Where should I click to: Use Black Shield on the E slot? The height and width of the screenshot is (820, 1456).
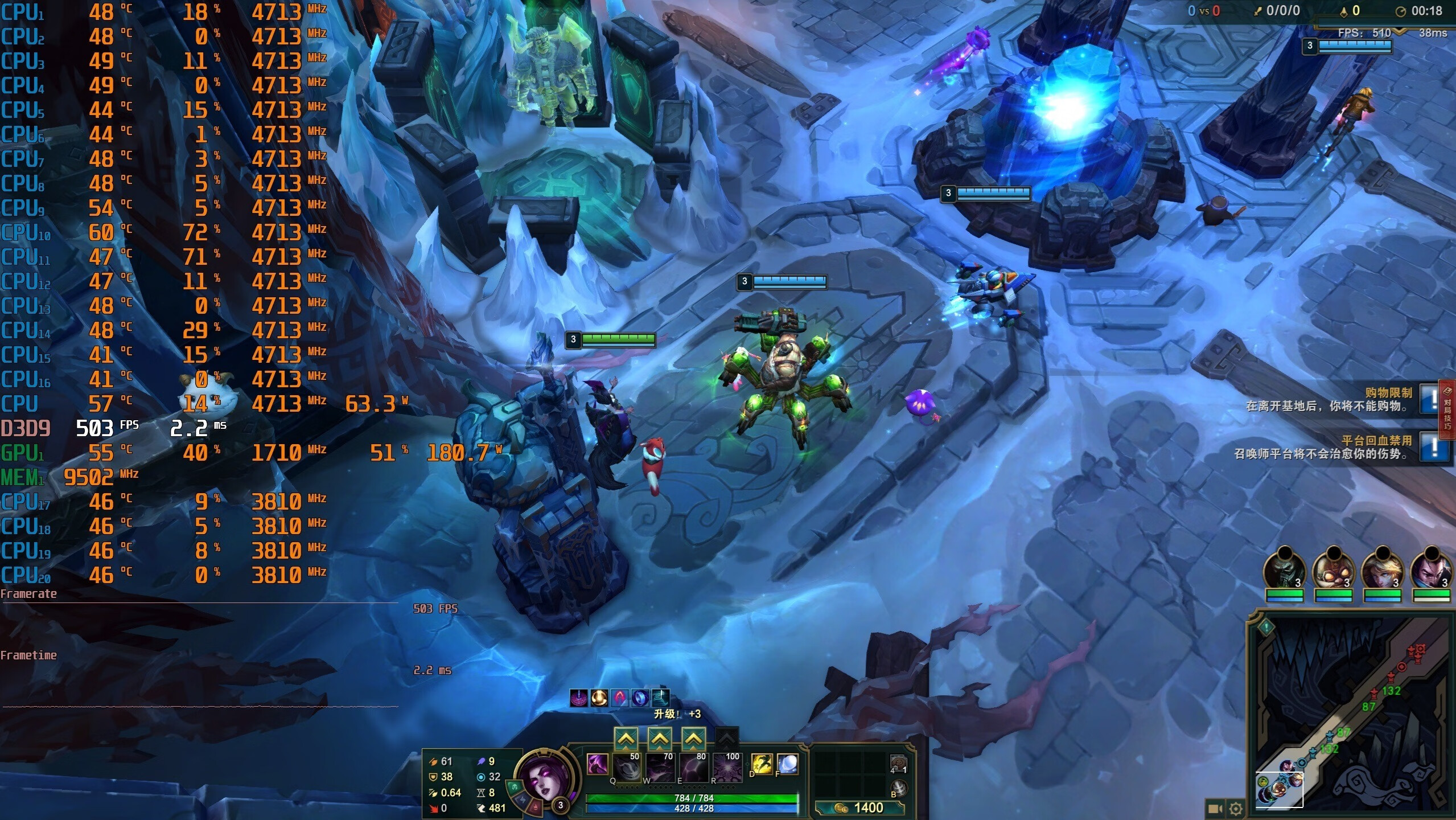[694, 766]
